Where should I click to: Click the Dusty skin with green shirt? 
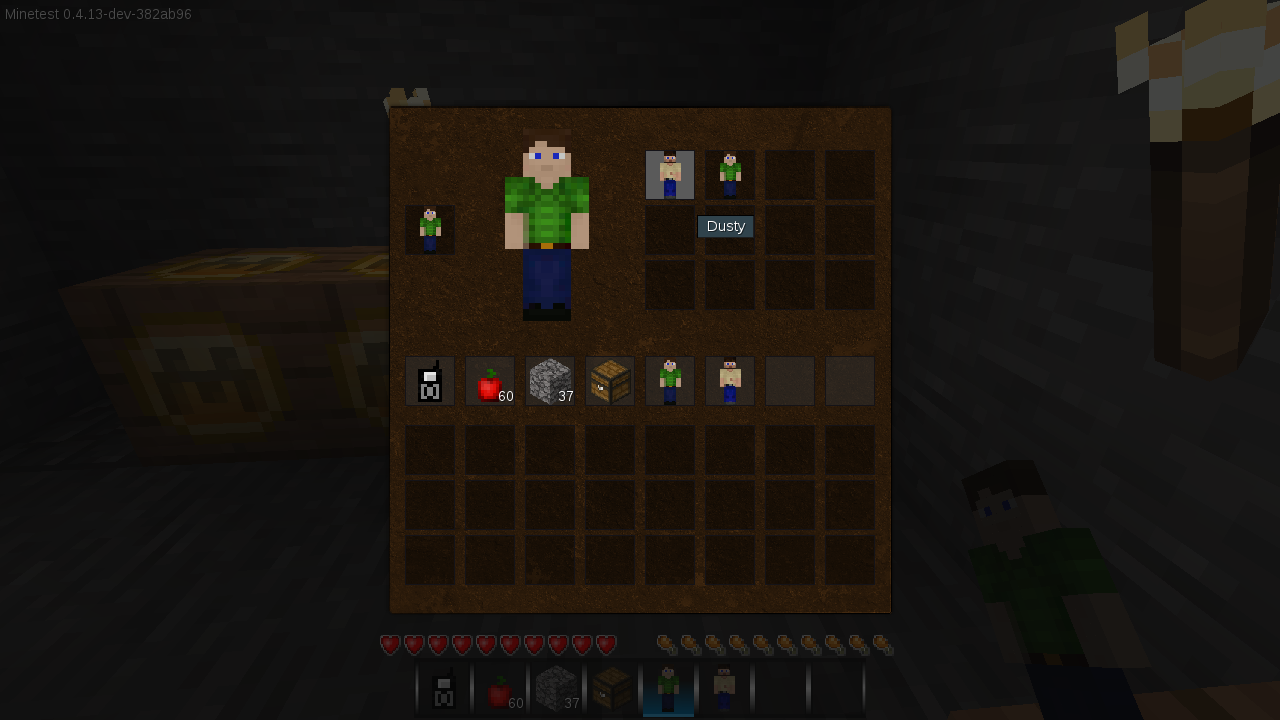click(729, 173)
